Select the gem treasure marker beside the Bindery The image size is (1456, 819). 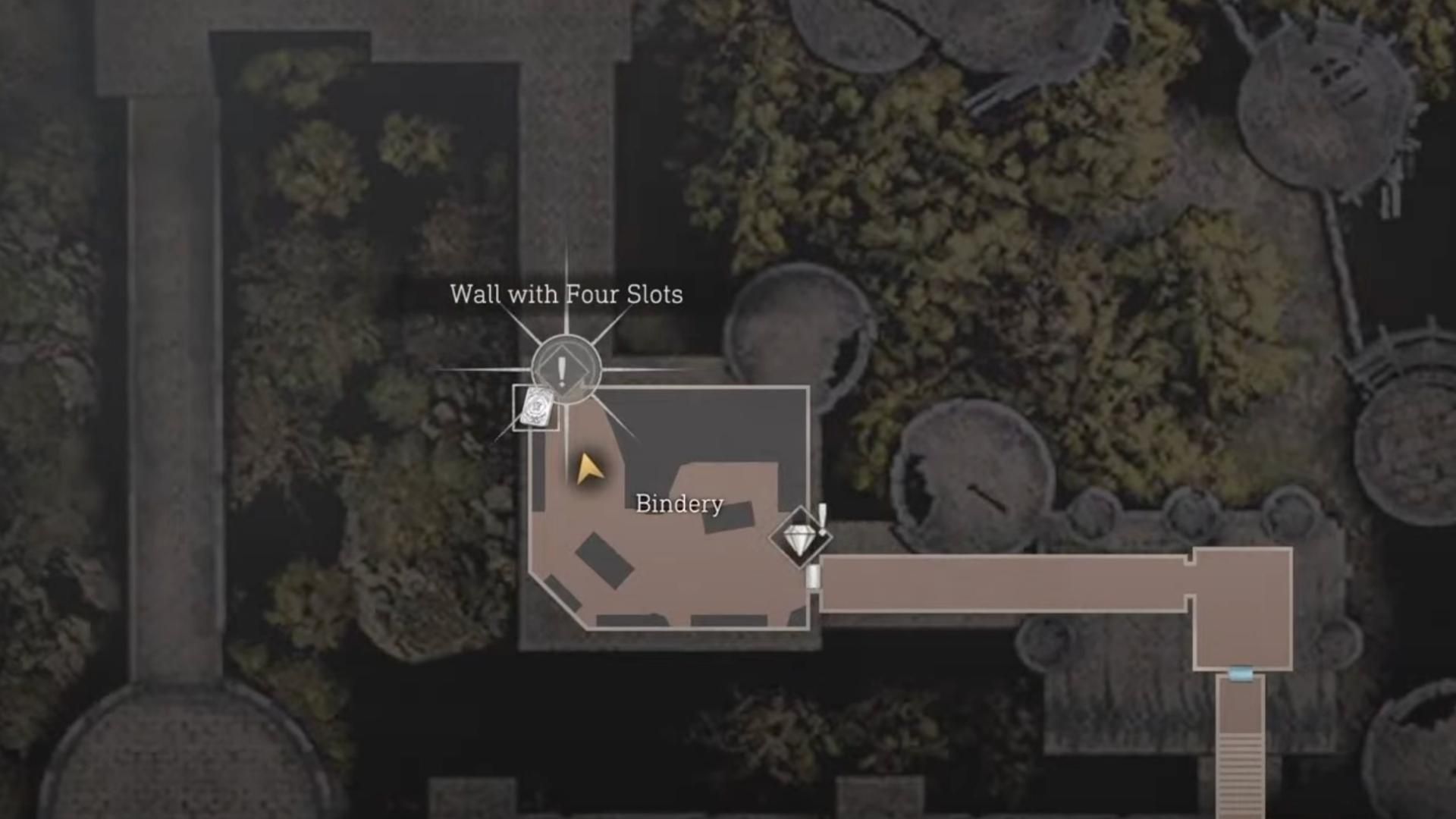click(799, 537)
